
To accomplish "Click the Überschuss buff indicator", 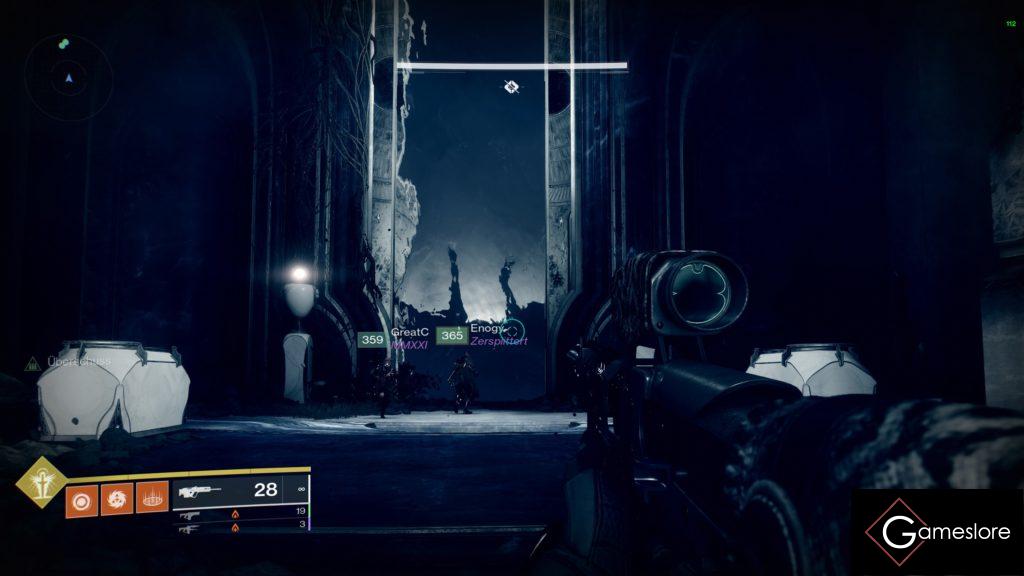I will (x=52, y=362).
